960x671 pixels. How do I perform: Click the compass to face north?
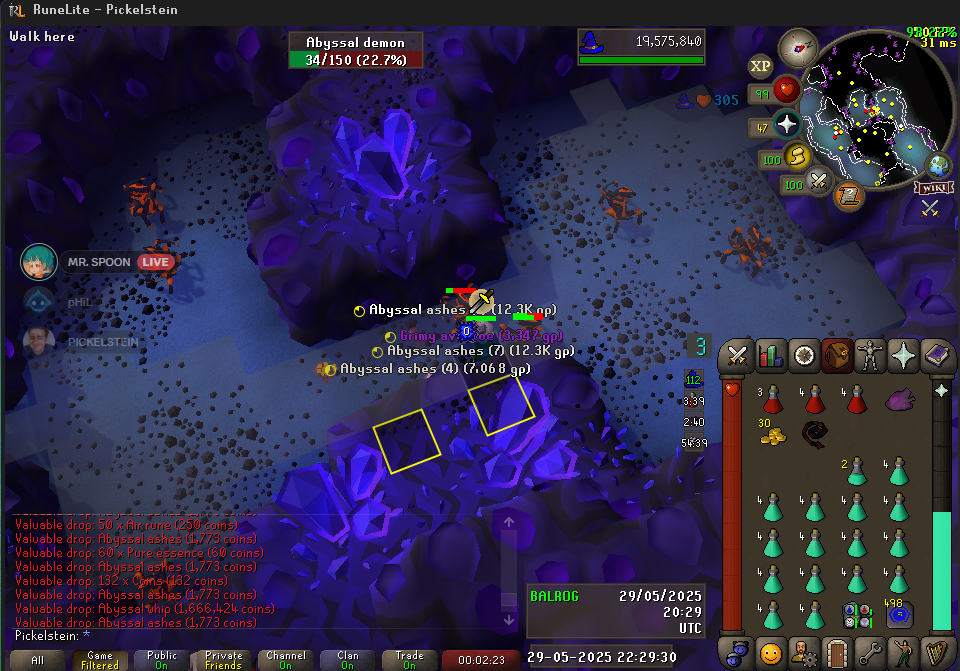[x=798, y=47]
